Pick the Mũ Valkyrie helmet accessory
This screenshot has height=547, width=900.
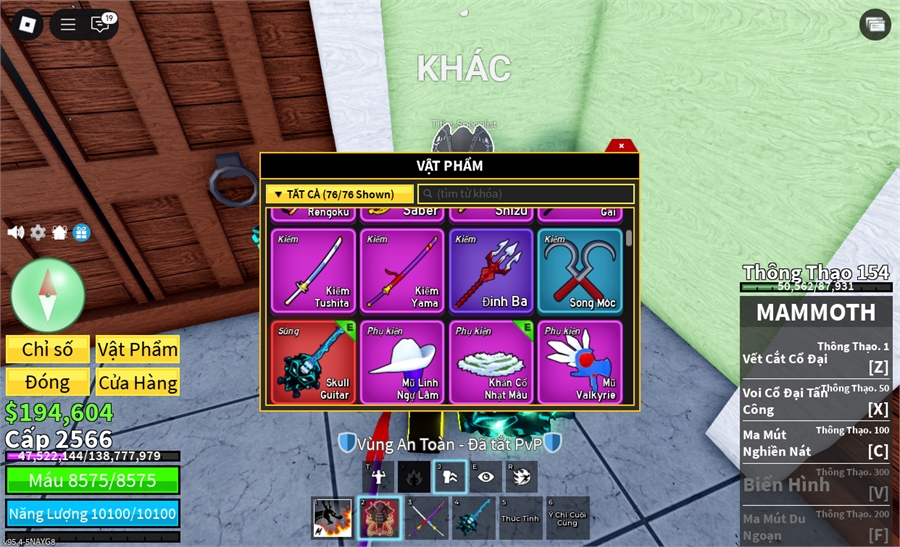(x=580, y=361)
